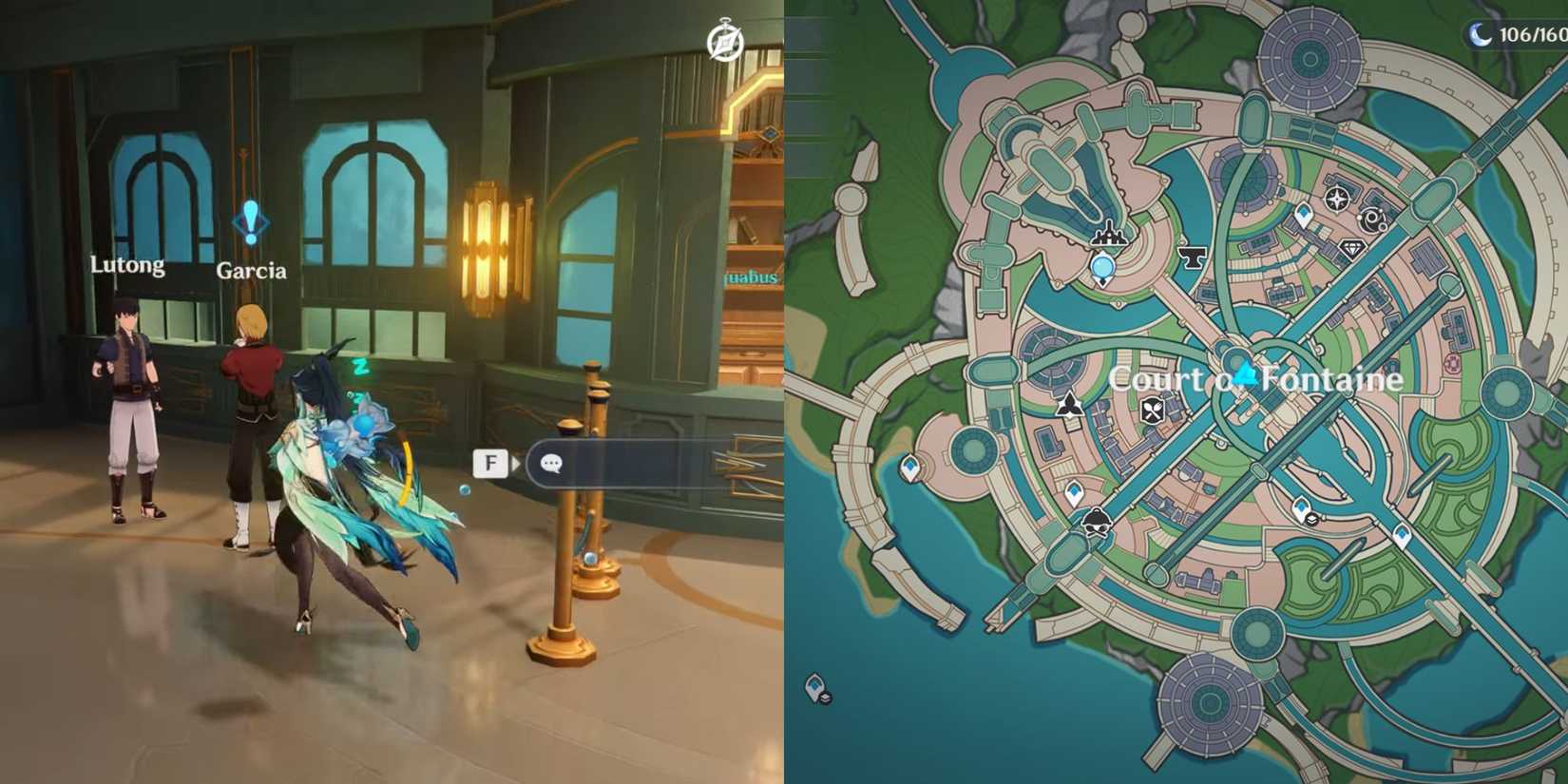Select the Adventurers' Guild compass icon on the map
The width and height of the screenshot is (1568, 784).
pyautogui.click(x=1337, y=200)
